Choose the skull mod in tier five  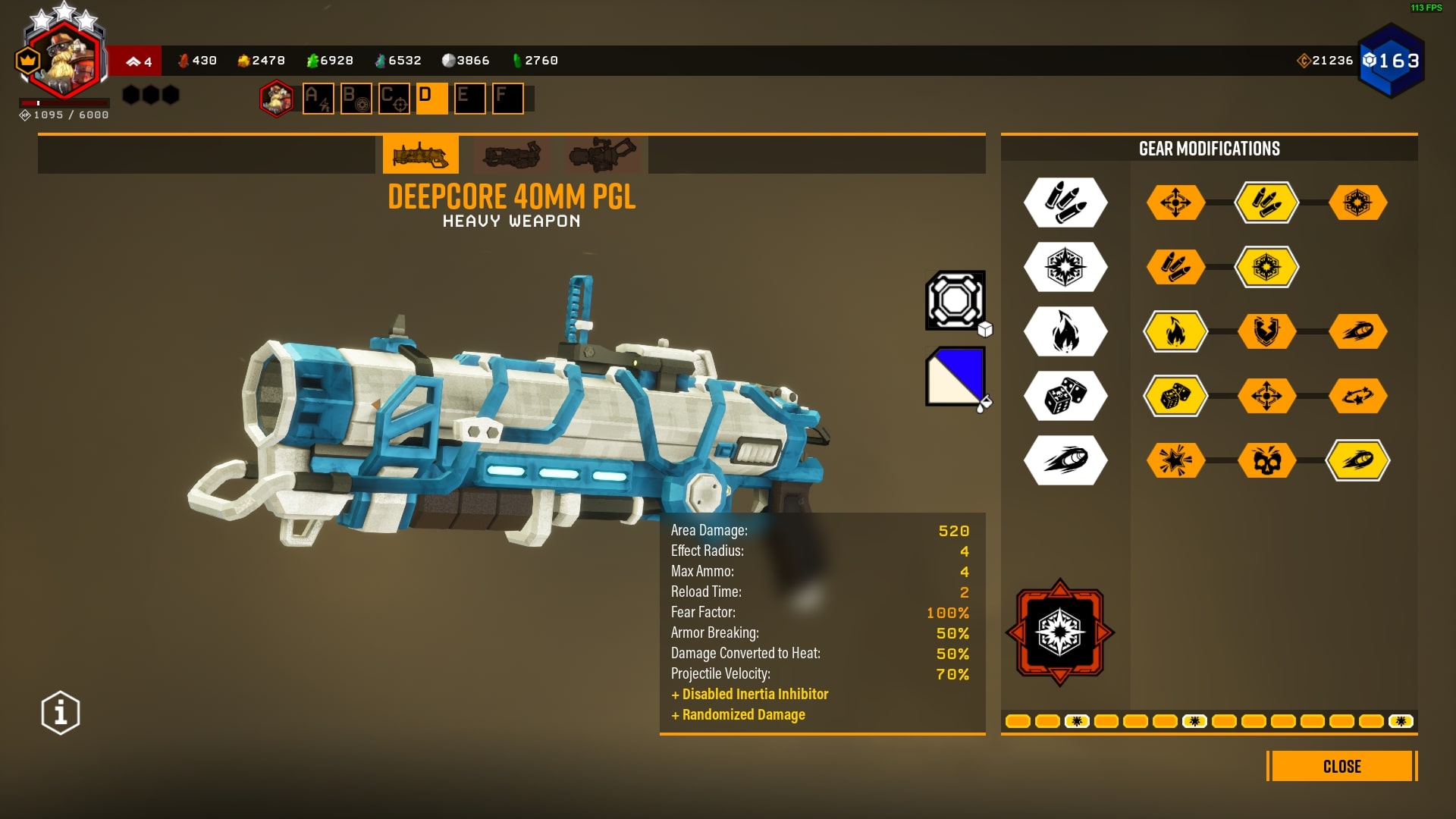pyautogui.click(x=1266, y=460)
